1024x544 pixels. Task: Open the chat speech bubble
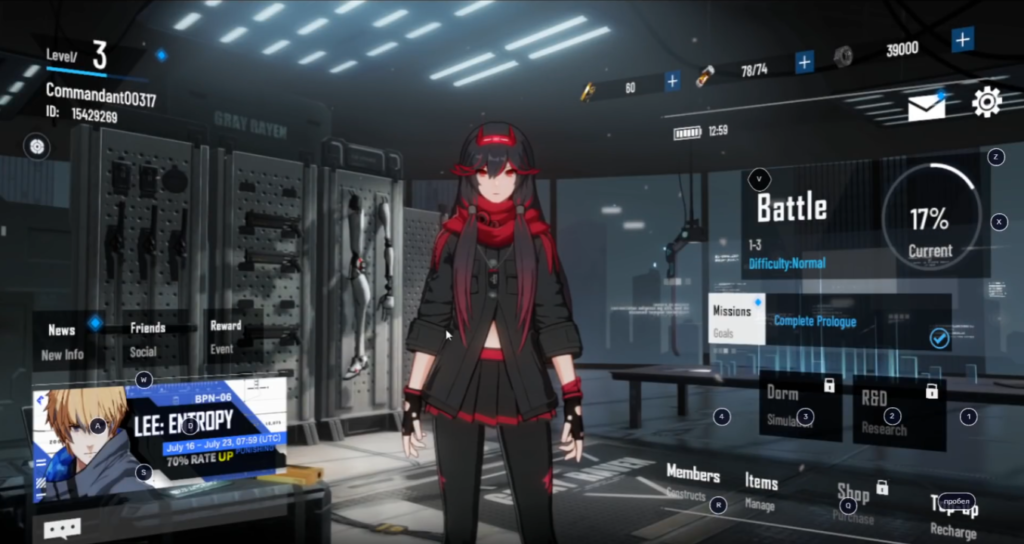[x=62, y=529]
